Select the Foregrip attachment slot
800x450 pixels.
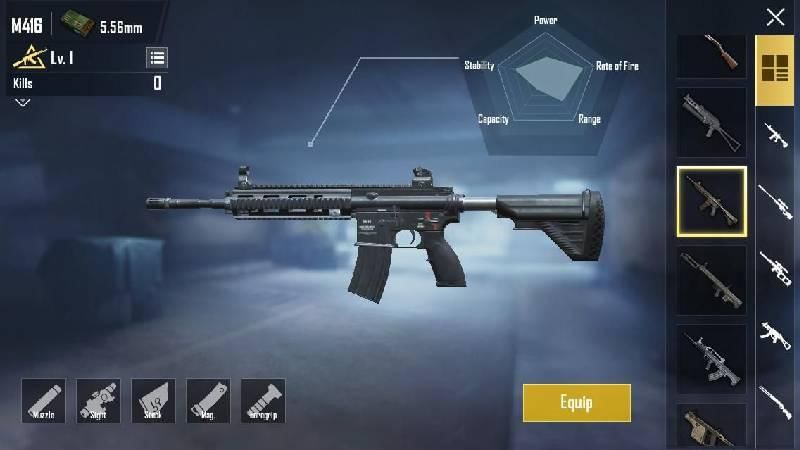[263, 400]
